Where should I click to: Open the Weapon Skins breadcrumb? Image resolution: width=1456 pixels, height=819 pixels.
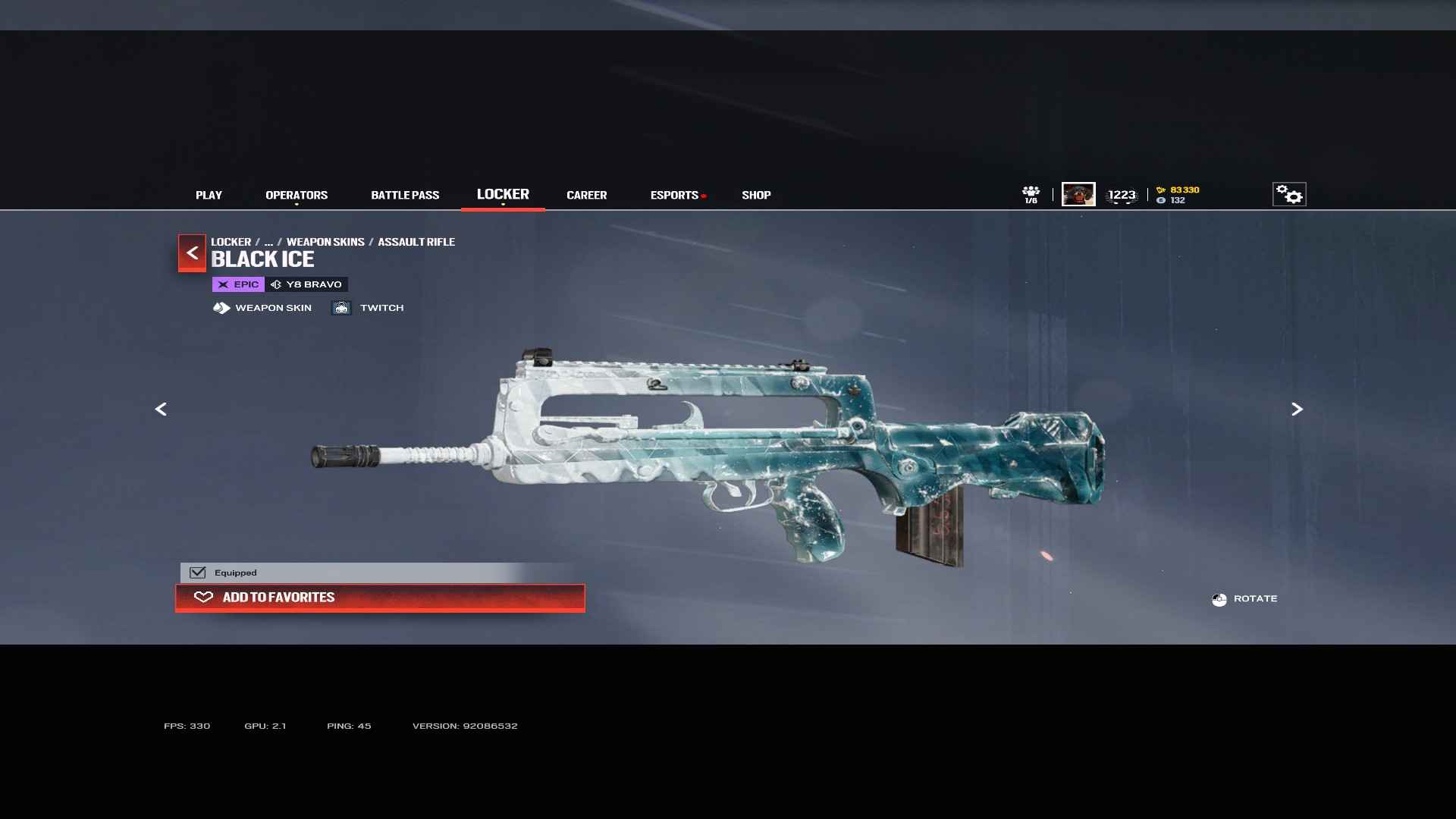pyautogui.click(x=325, y=242)
